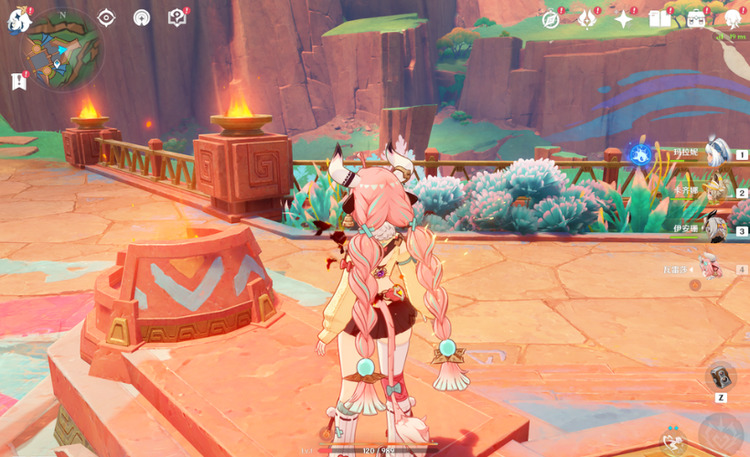Open the adventurer handbook icon
Image resolution: width=750 pixels, height=457 pixels.
coord(659,19)
